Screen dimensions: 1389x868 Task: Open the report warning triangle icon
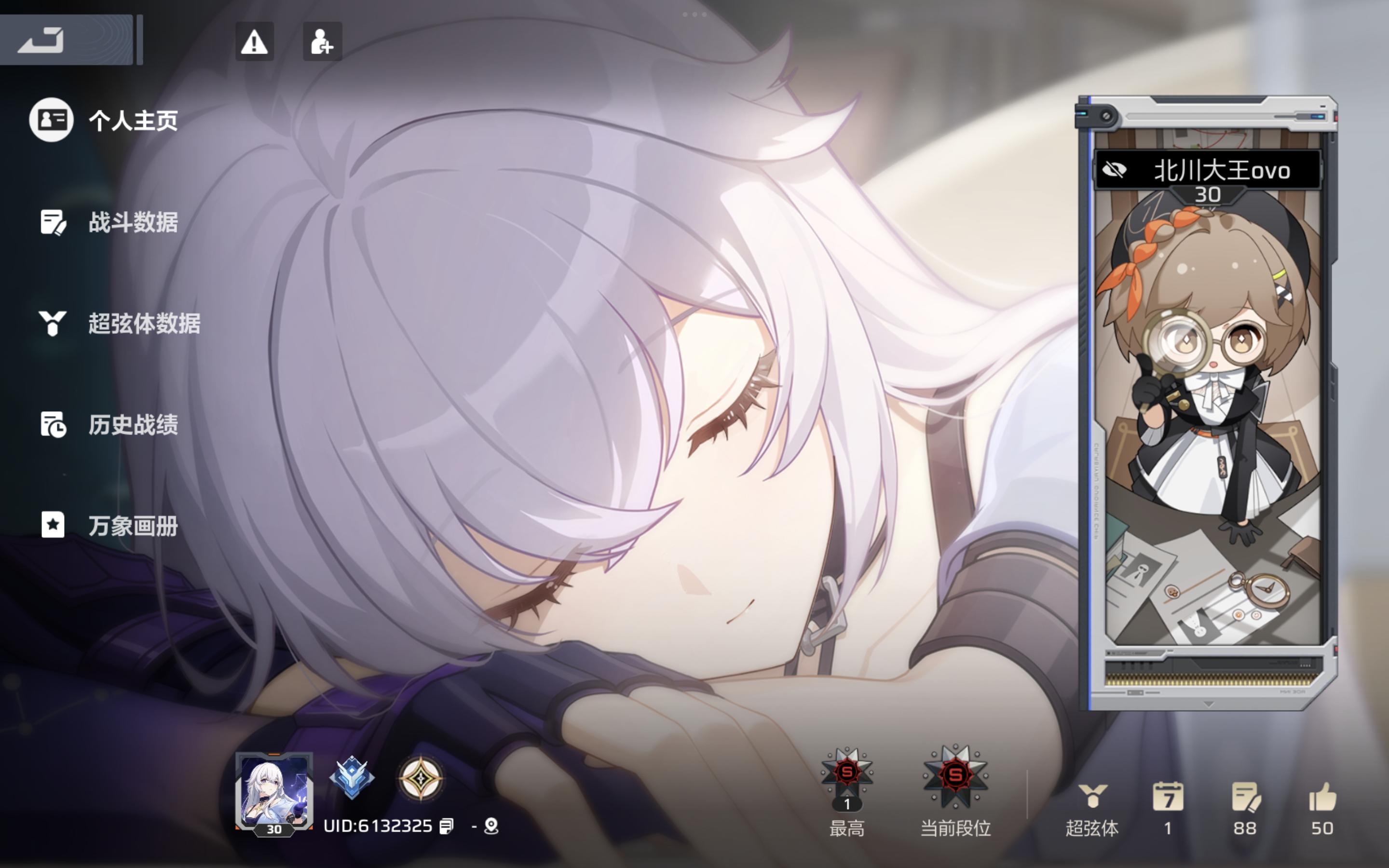click(255, 41)
